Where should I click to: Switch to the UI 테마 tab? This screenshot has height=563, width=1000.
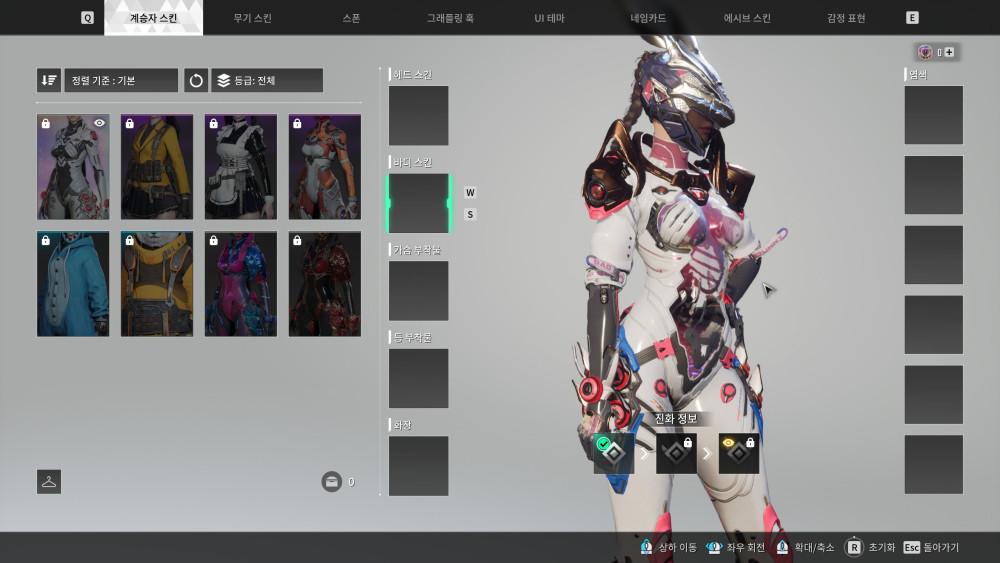point(549,18)
